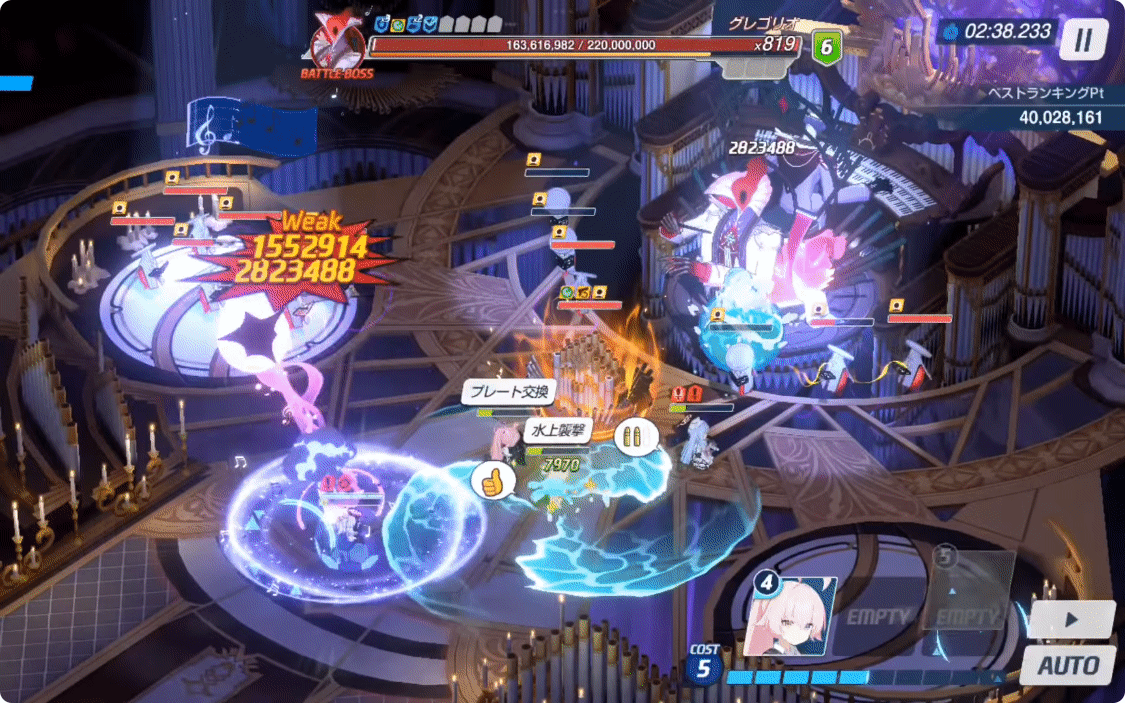1125x703 pixels.
Task: Toggle the AUTO battle mode
Action: point(1068,665)
